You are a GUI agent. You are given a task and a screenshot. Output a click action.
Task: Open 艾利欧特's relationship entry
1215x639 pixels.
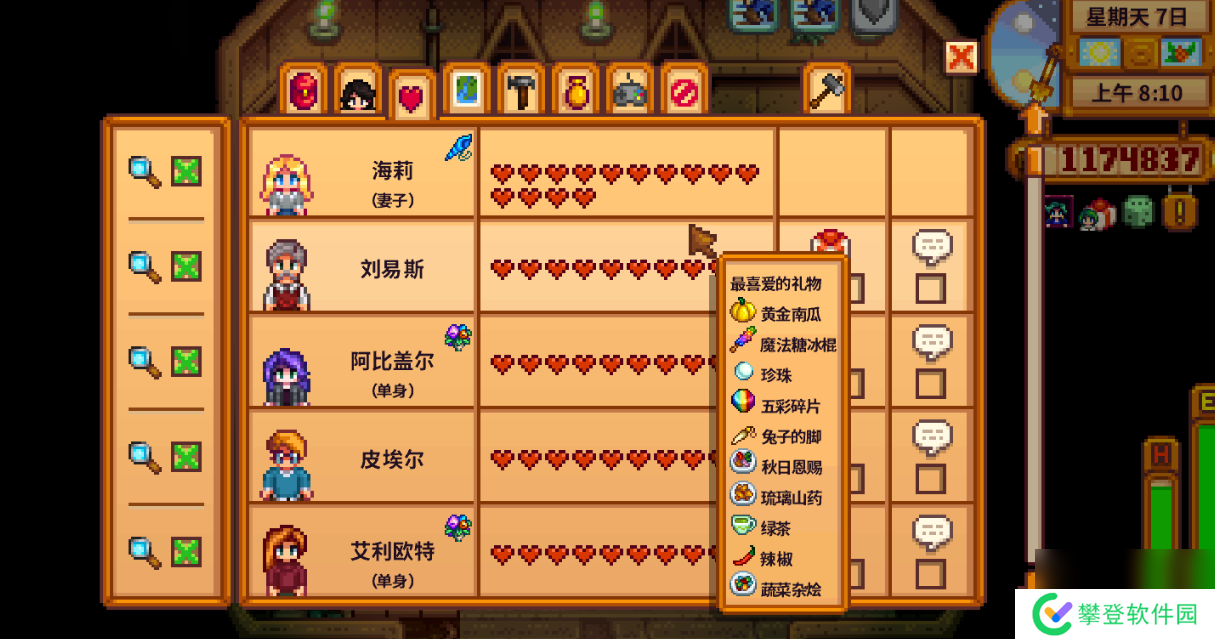point(362,551)
